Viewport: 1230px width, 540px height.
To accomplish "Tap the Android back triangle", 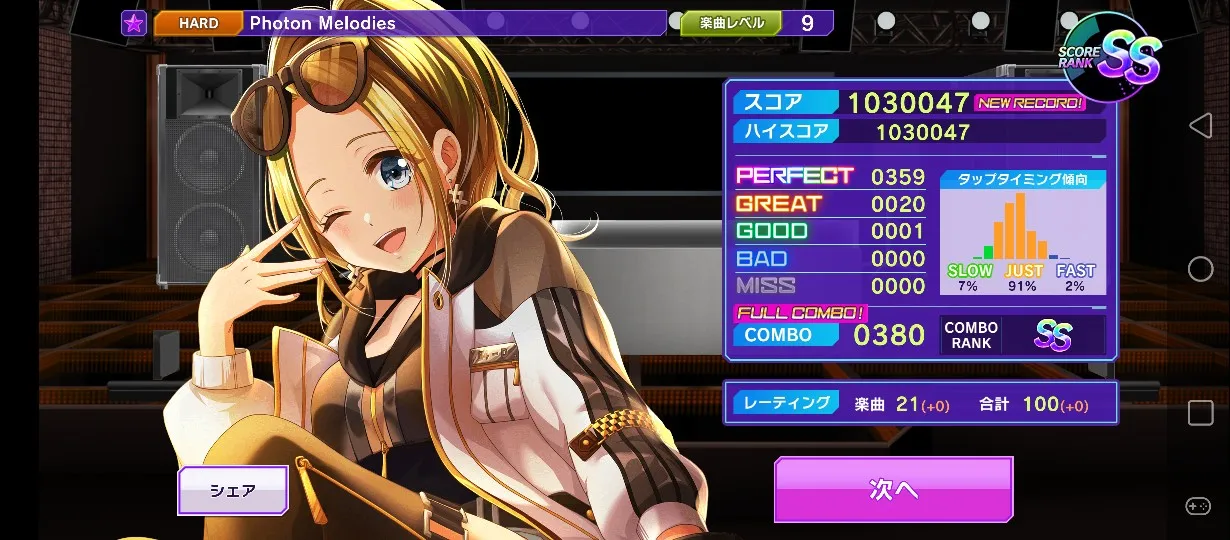I will [1200, 125].
